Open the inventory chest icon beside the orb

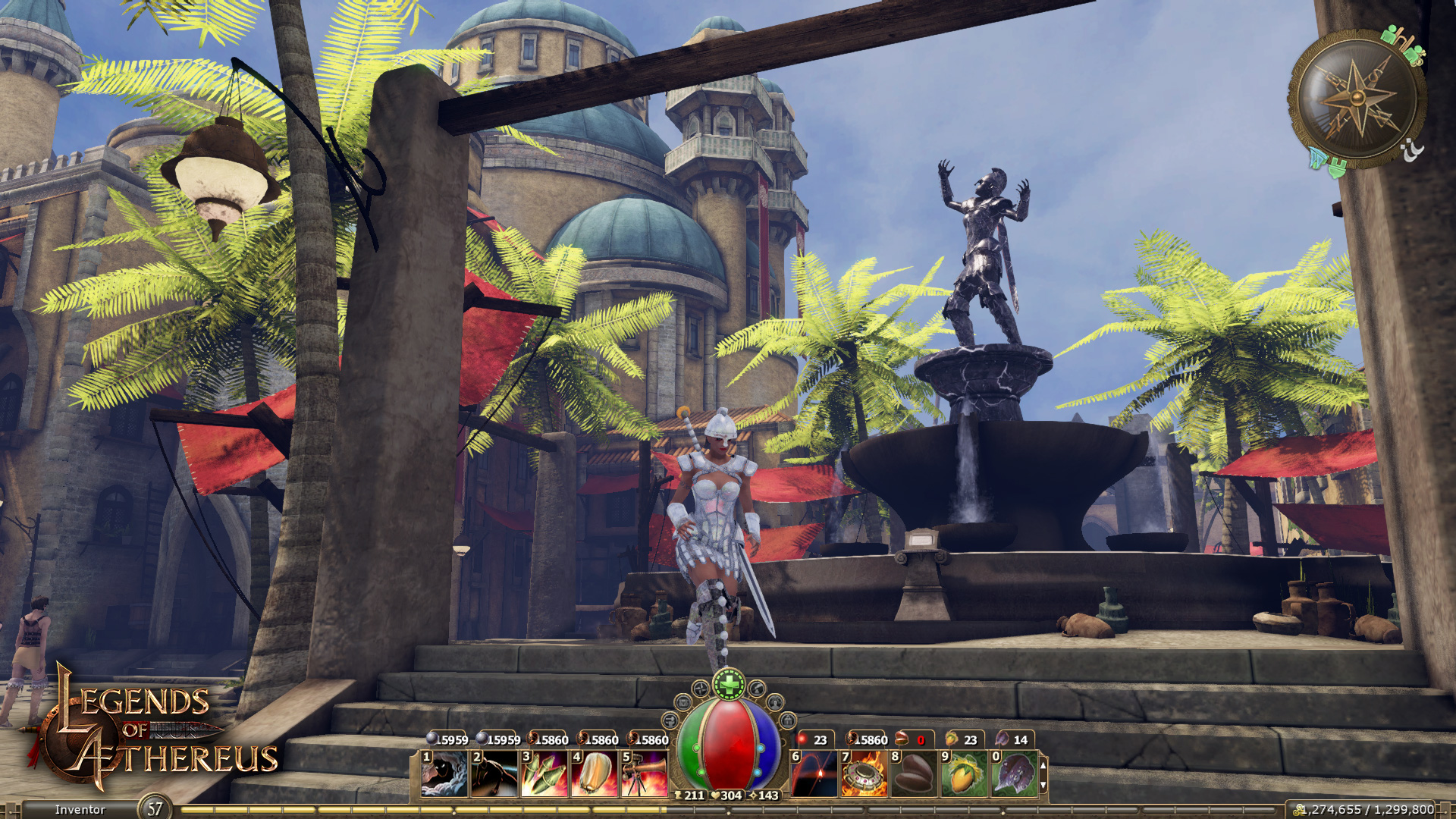tap(683, 703)
